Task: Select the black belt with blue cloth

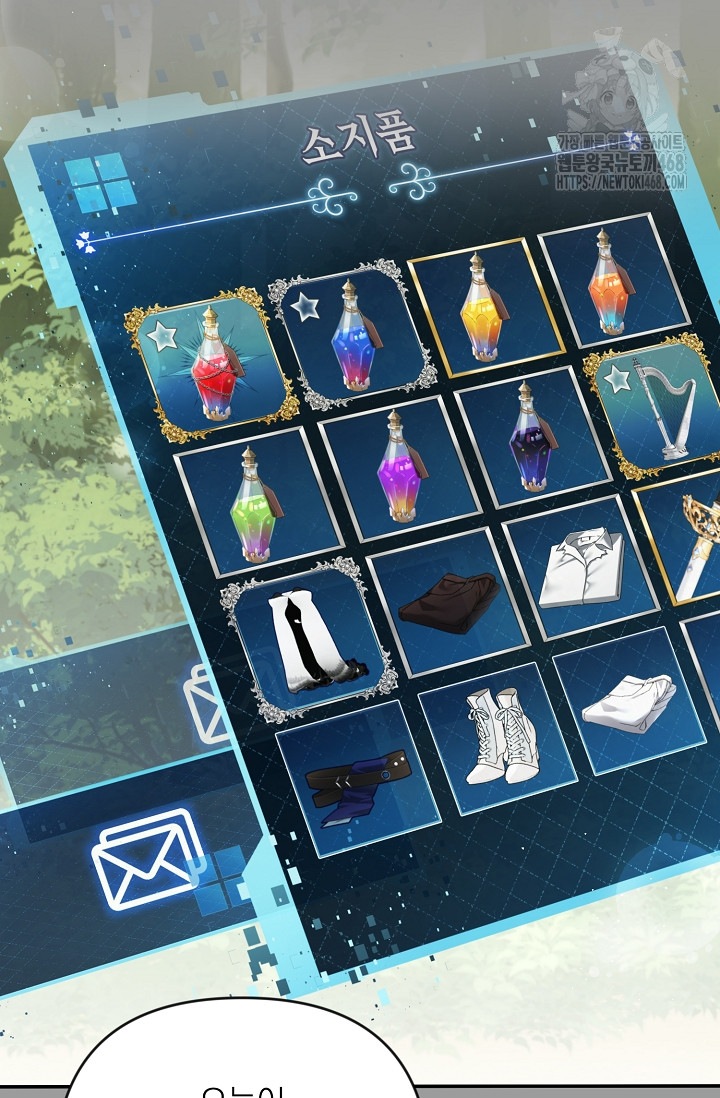Action: pyautogui.click(x=356, y=777)
